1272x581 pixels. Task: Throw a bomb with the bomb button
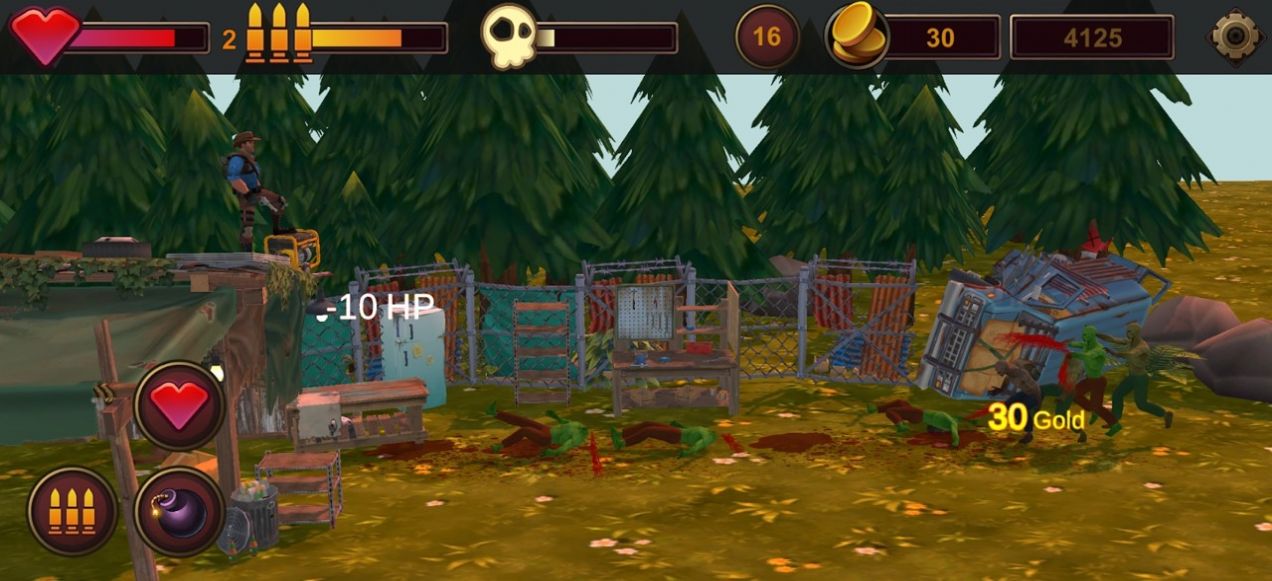(180, 511)
